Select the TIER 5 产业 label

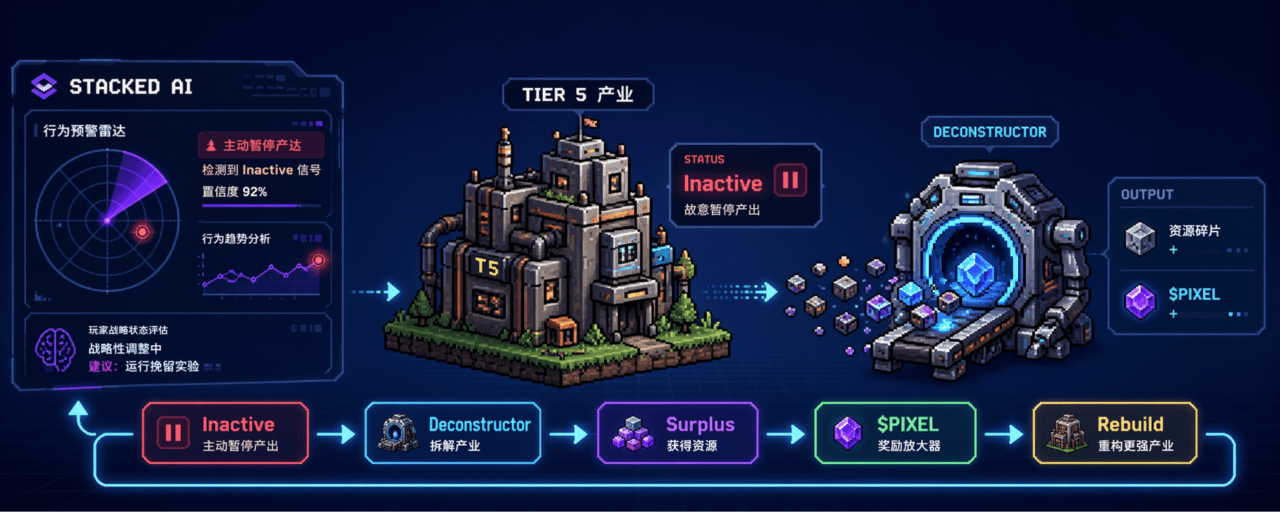[x=578, y=95]
